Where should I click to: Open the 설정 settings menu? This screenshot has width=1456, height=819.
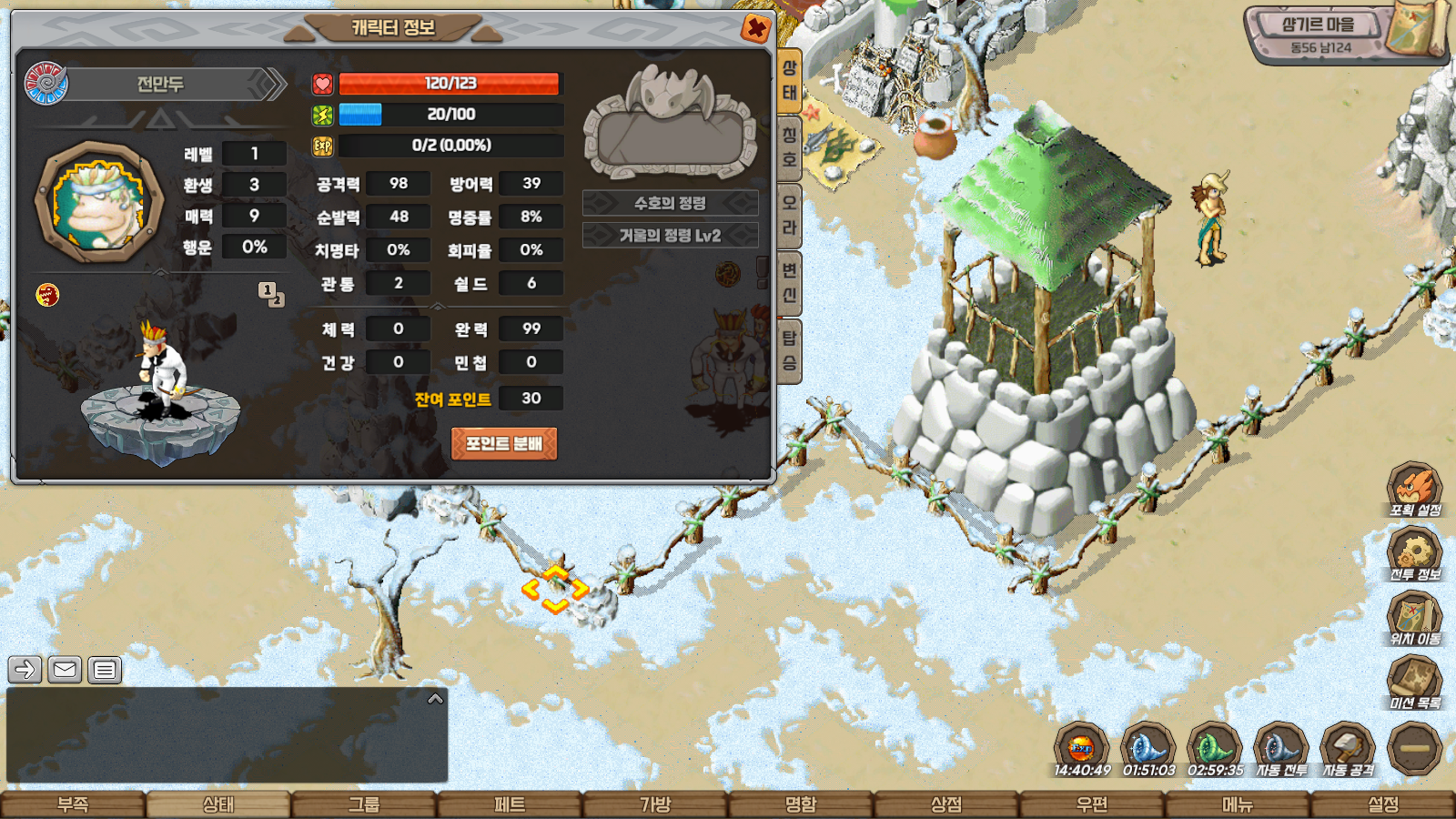(x=1383, y=804)
